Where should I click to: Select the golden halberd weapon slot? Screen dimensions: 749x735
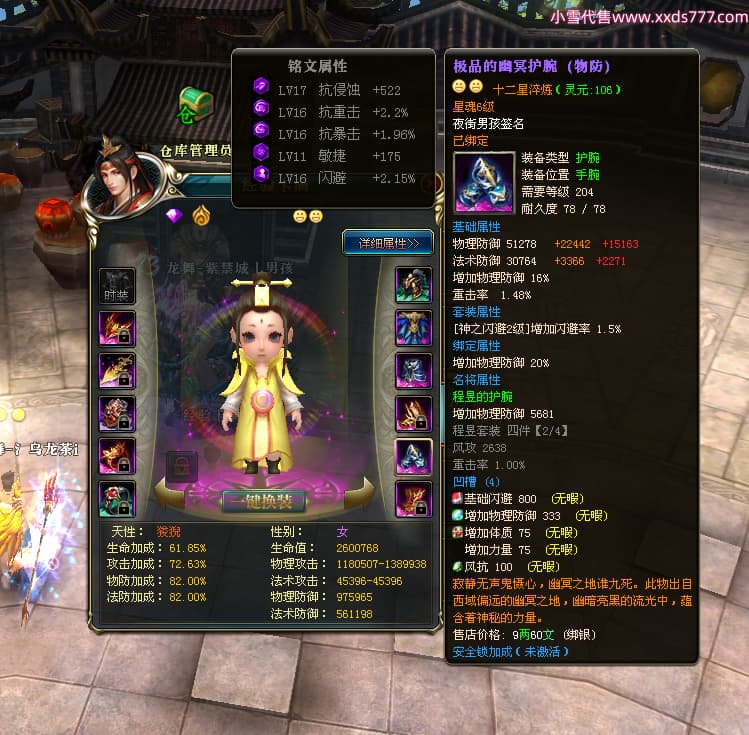coord(117,371)
